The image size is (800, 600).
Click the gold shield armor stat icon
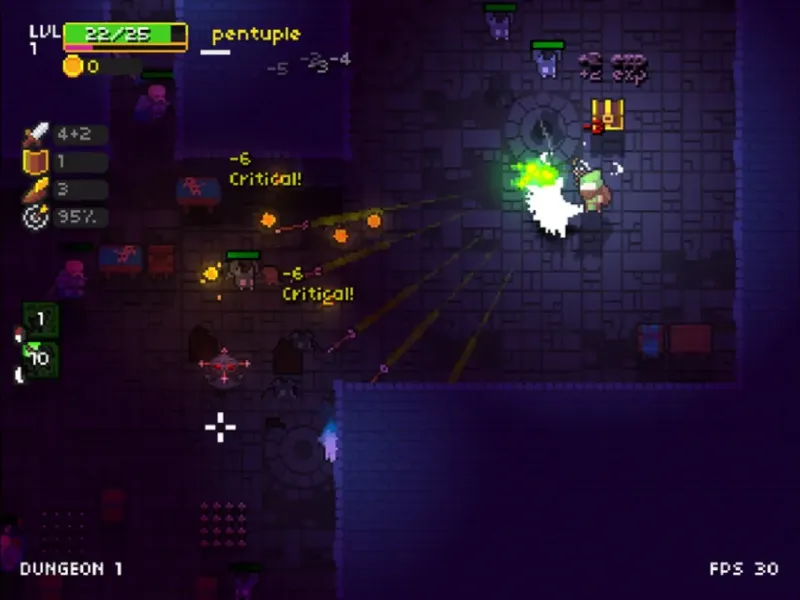(x=36, y=162)
